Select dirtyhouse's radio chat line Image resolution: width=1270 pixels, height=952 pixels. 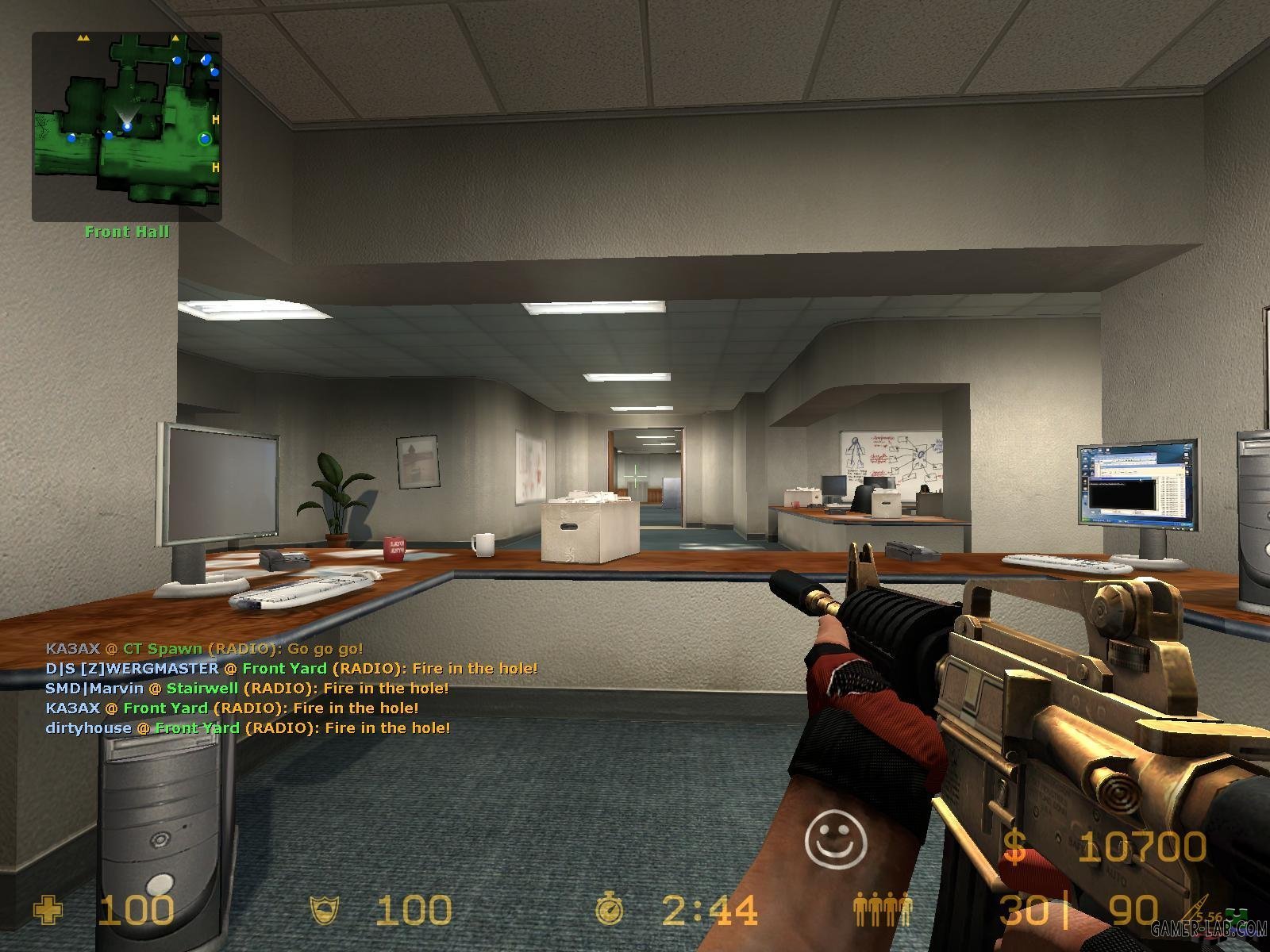pos(248,727)
